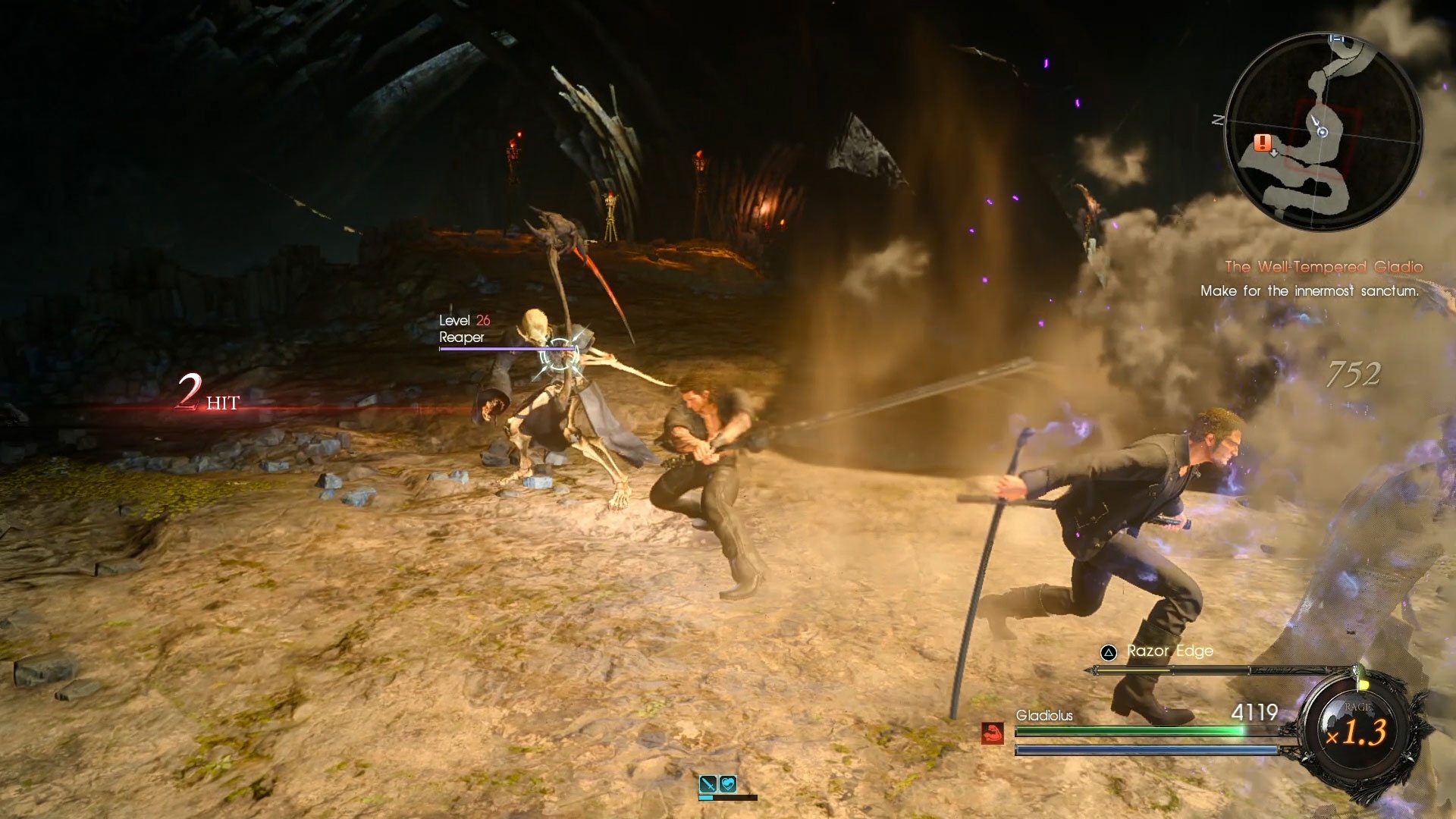Click the Triangle button prompt for Razor Edge
Image resolution: width=1456 pixels, height=819 pixels.
click(x=1107, y=651)
